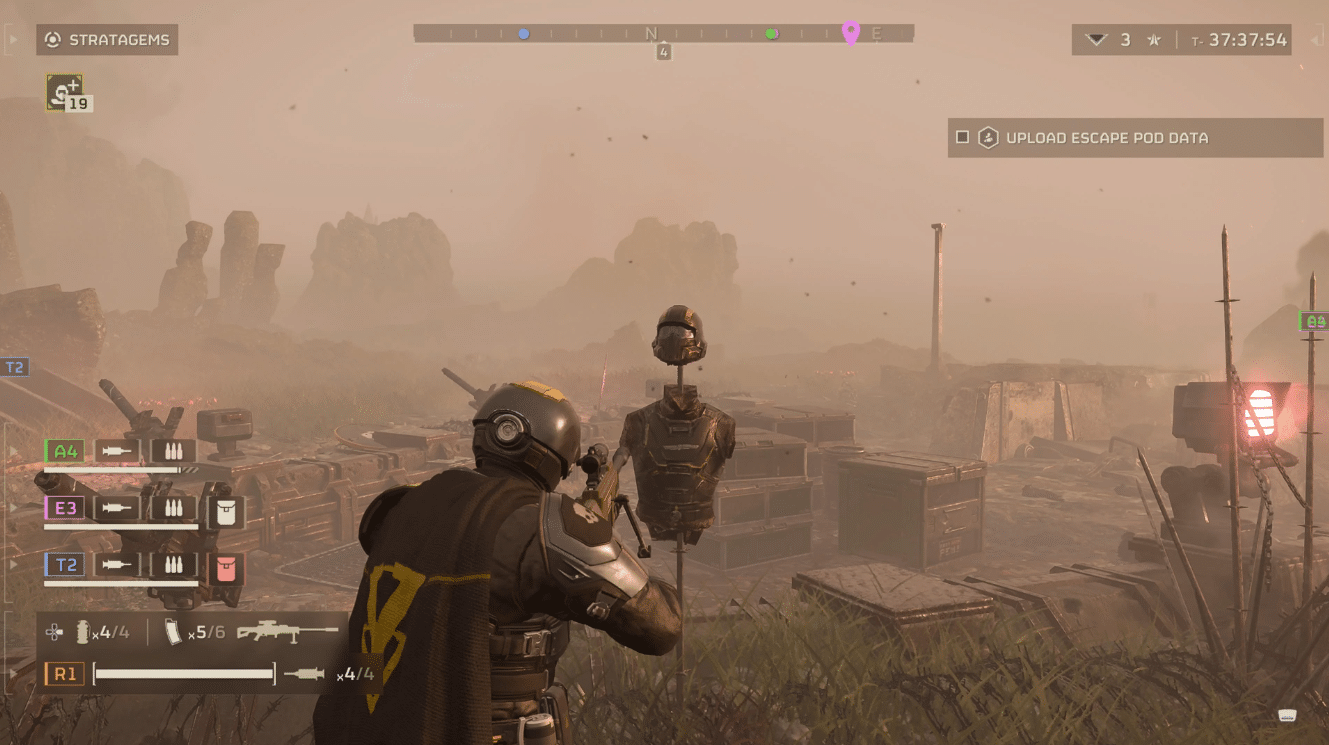Click E3's backpack icon
1329x745 pixels.
tap(225, 512)
